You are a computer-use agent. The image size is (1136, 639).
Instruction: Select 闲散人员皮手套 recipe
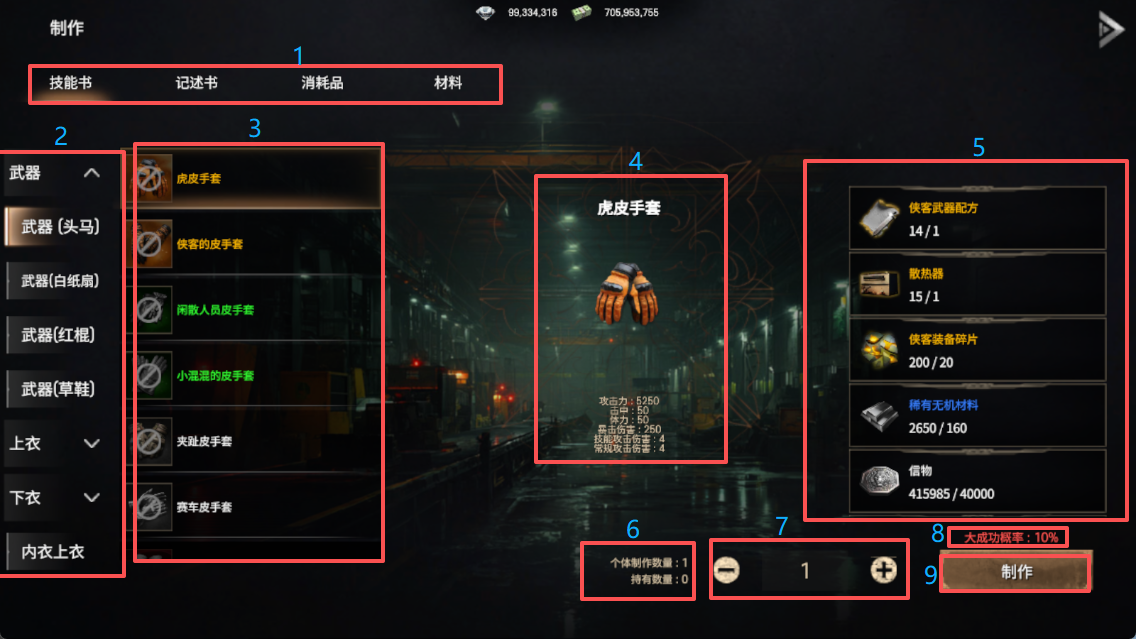click(x=256, y=310)
